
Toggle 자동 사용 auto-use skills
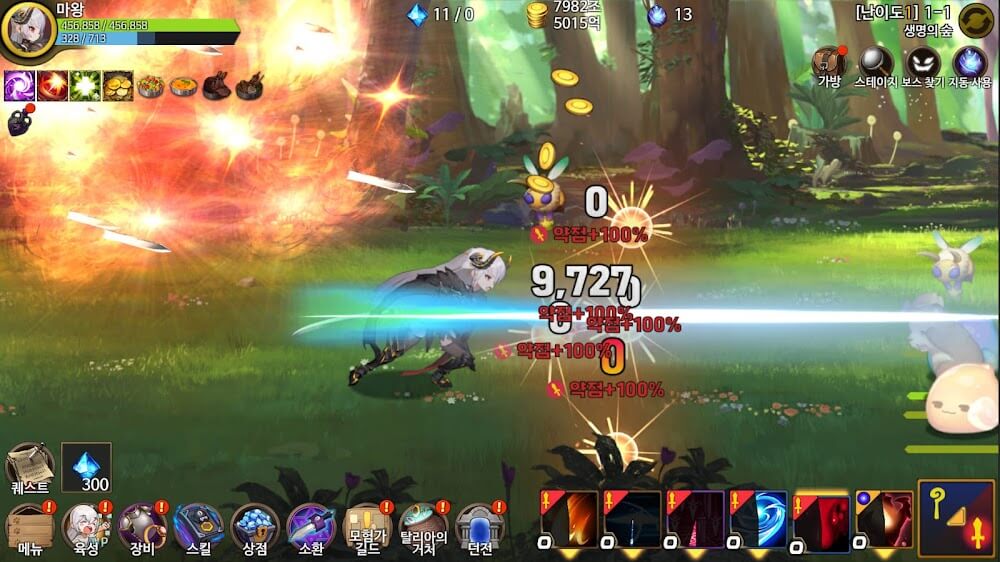[970, 65]
